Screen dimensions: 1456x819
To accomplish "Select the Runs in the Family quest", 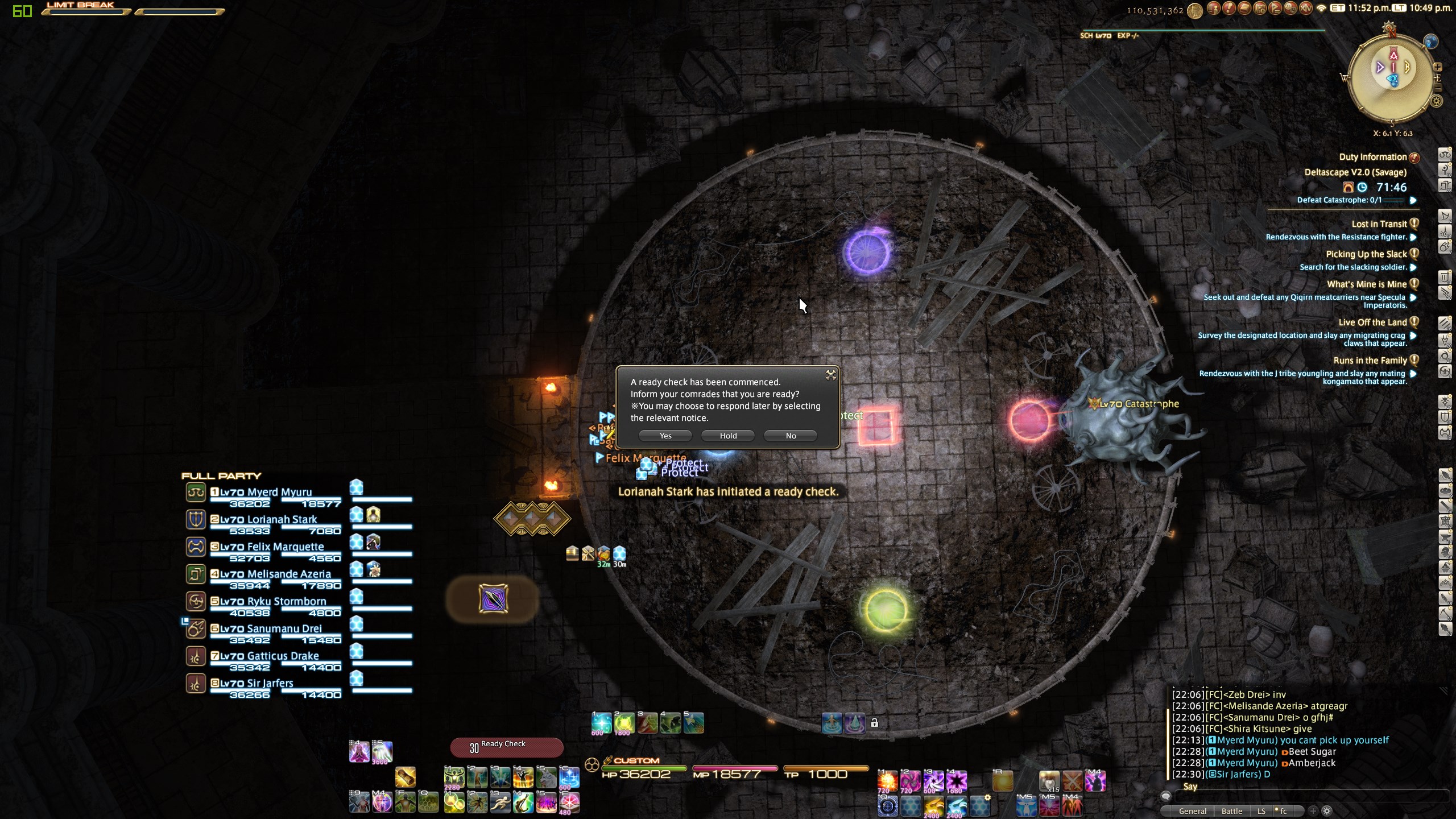I will (x=1370, y=361).
